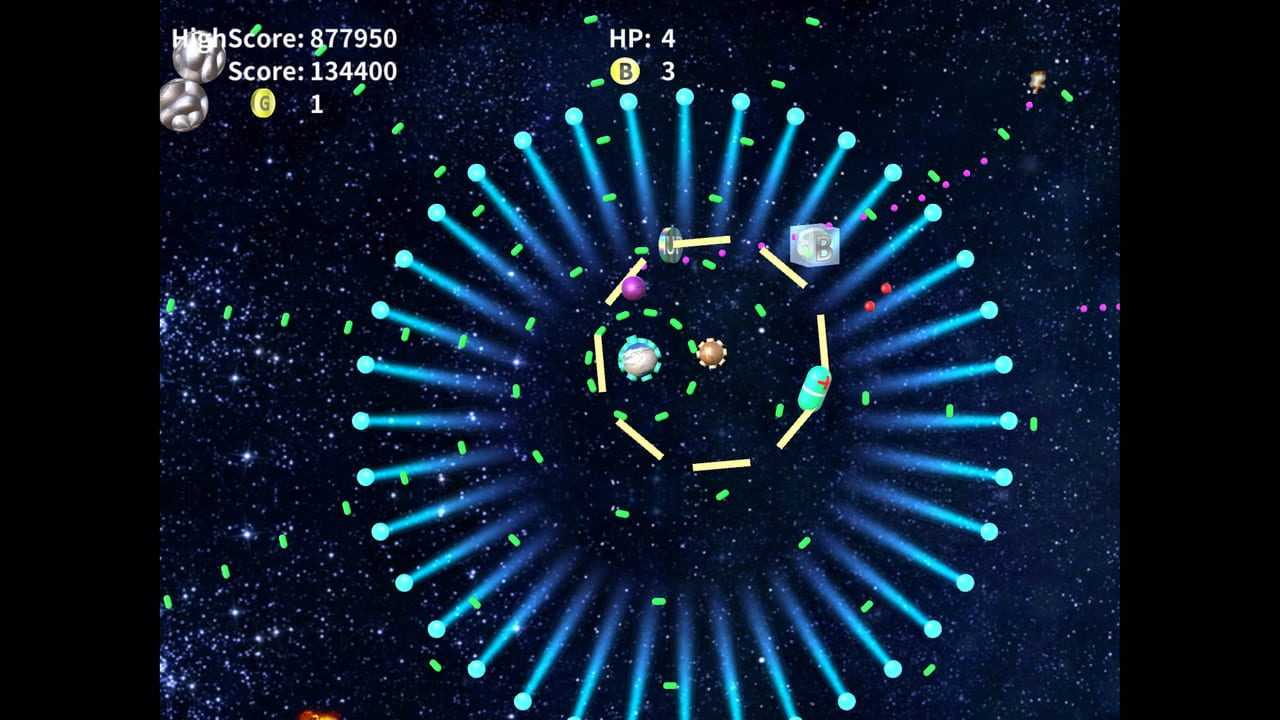Click the yellow B bomb icon
This screenshot has height=720, width=1280.
(625, 71)
